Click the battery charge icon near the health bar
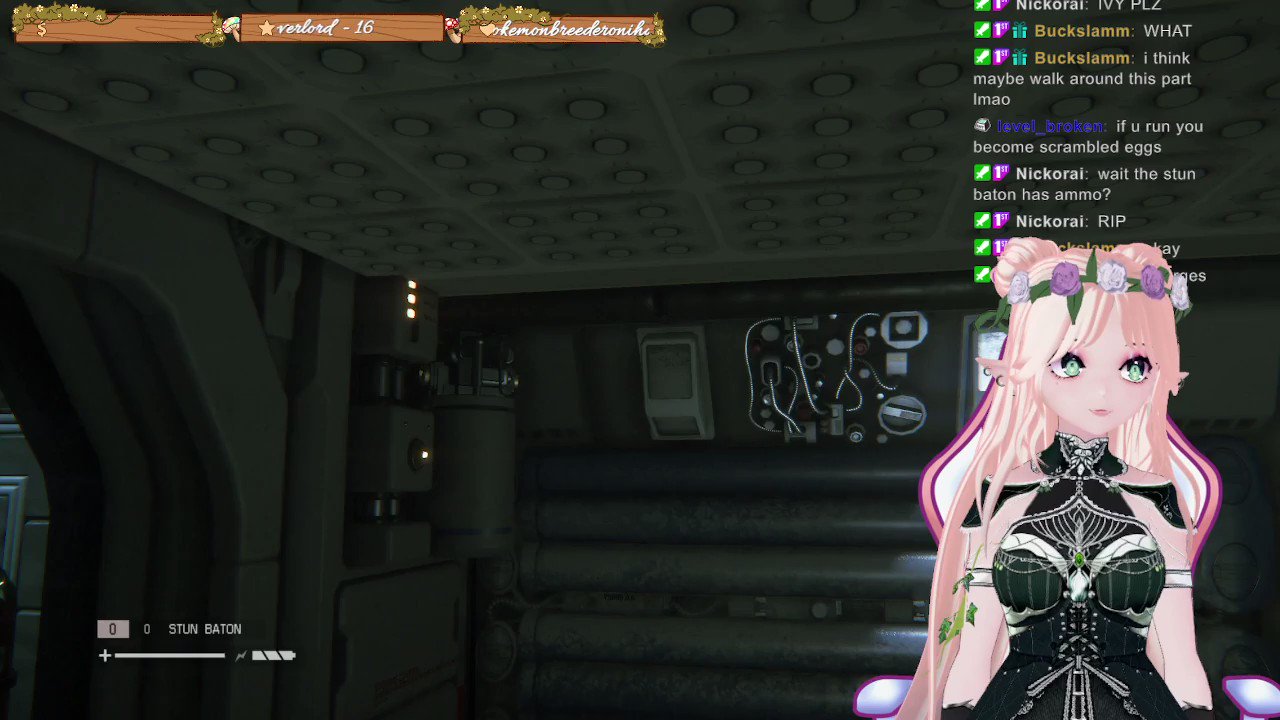Viewport: 1280px width, 720px height. point(273,655)
